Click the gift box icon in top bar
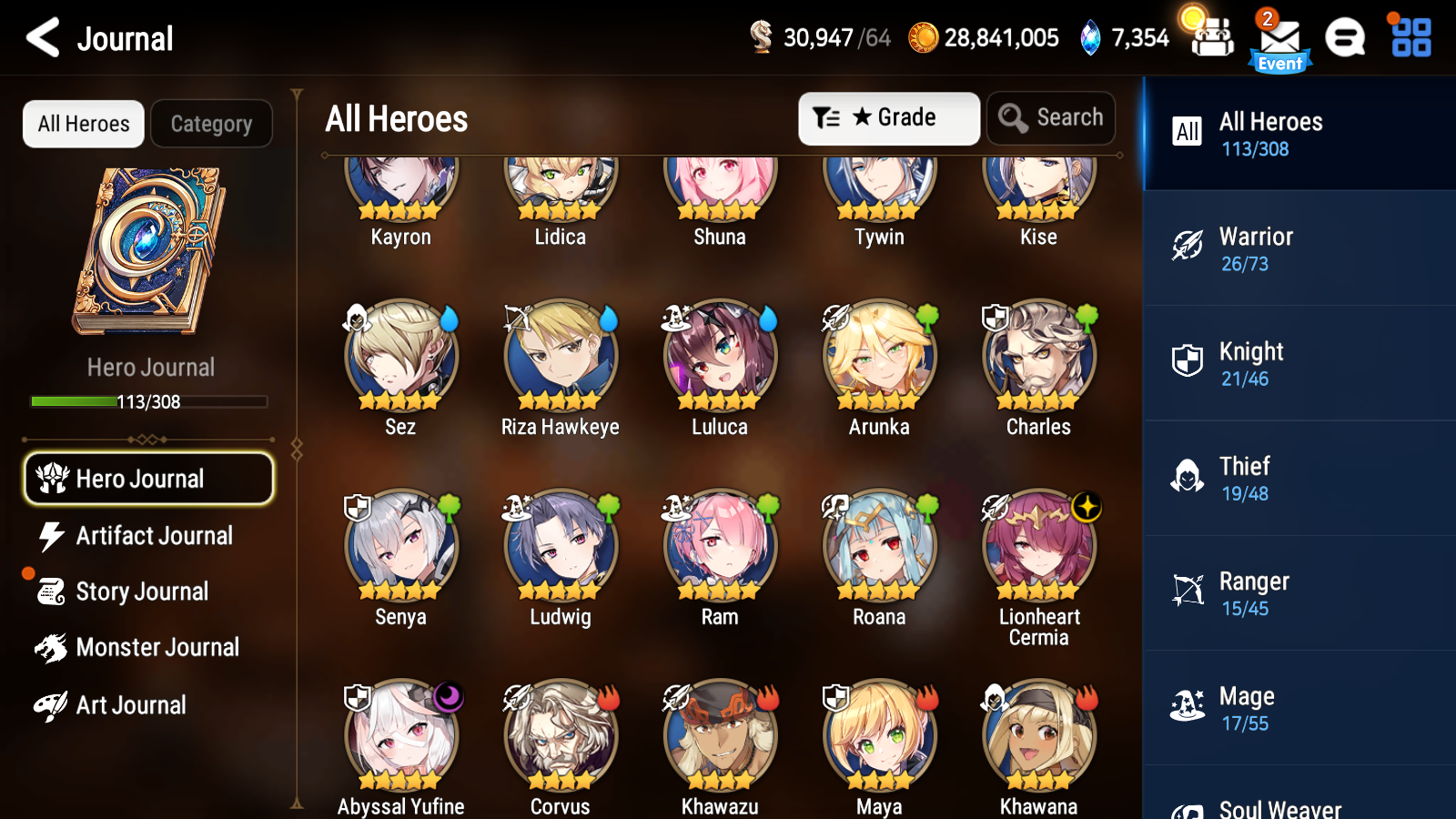Image resolution: width=1456 pixels, height=819 pixels. click(x=1211, y=38)
